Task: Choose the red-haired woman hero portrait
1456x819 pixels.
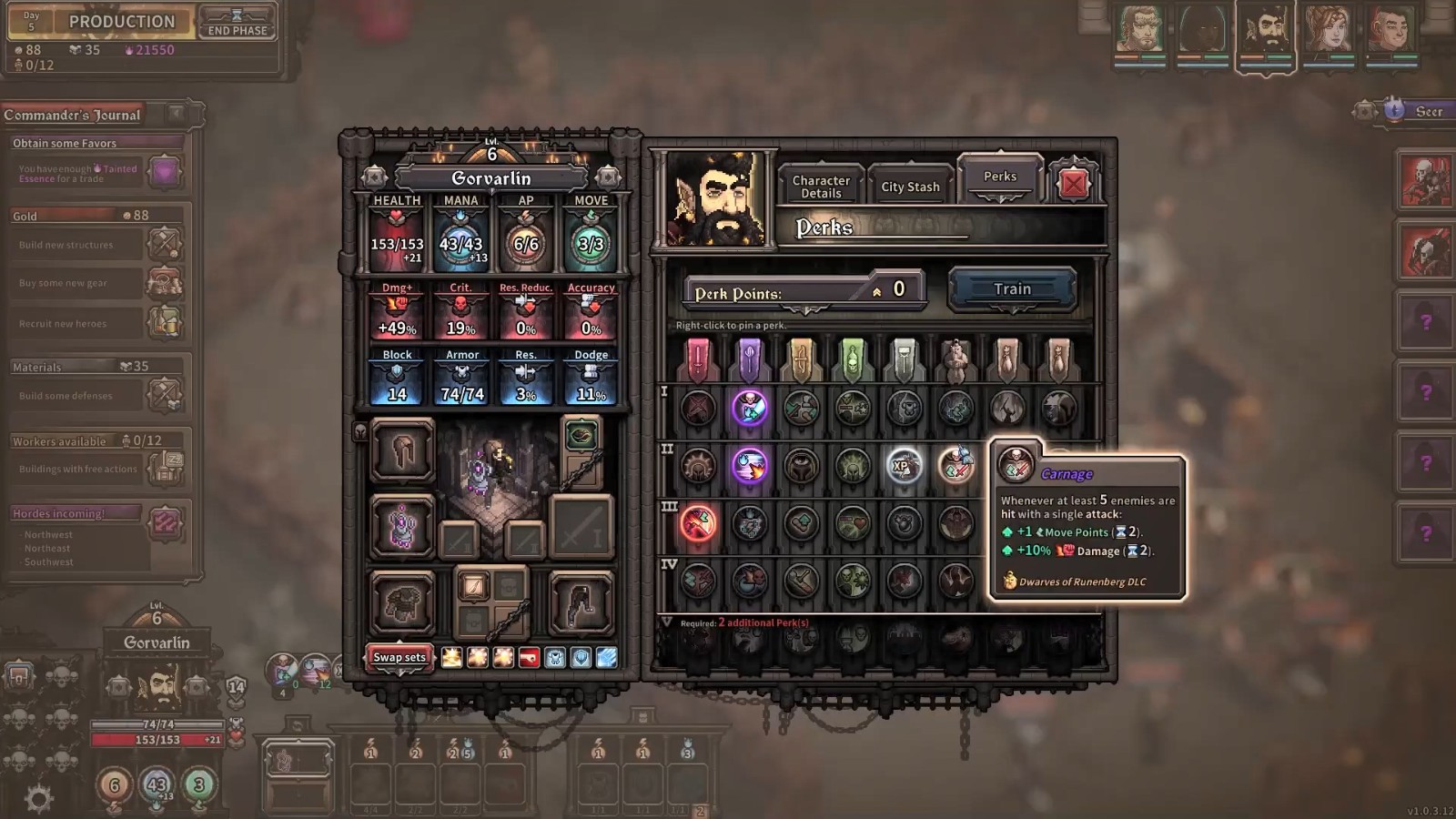Action: (1327, 31)
